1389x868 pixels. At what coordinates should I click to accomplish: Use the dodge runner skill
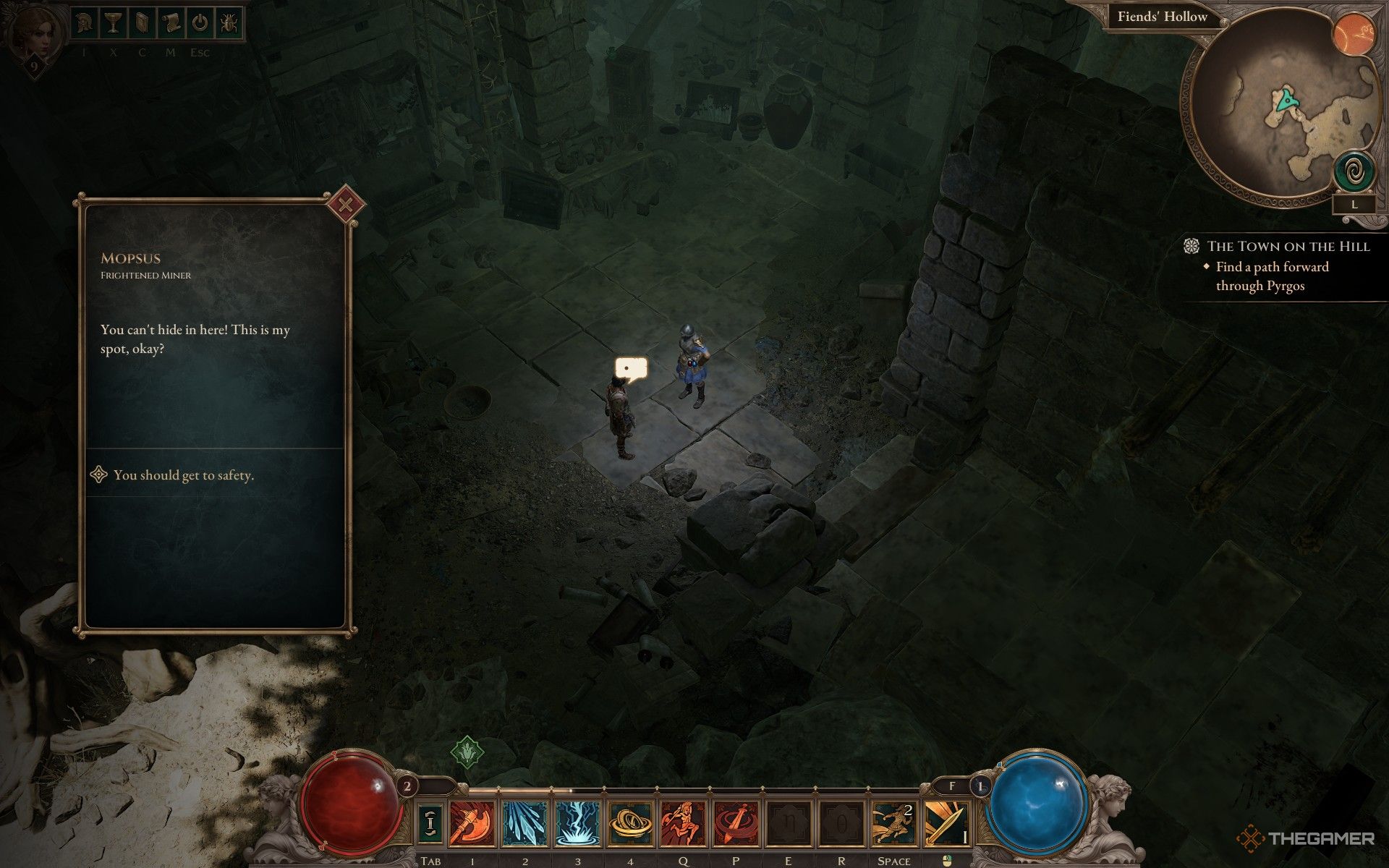click(893, 824)
